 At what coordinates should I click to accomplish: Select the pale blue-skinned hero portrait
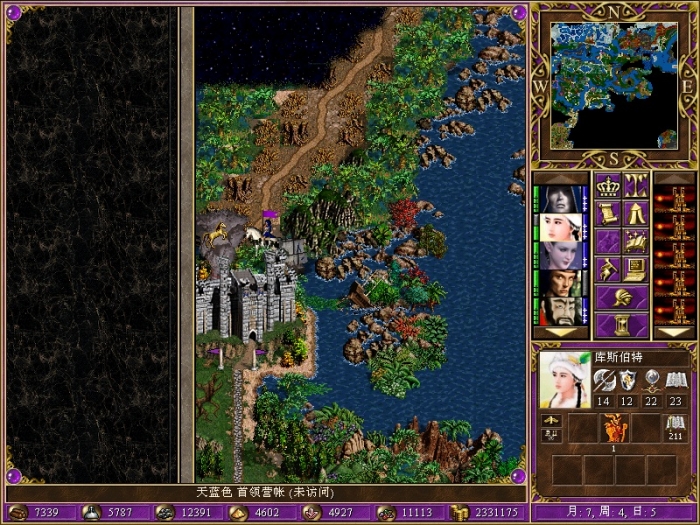pos(561,255)
